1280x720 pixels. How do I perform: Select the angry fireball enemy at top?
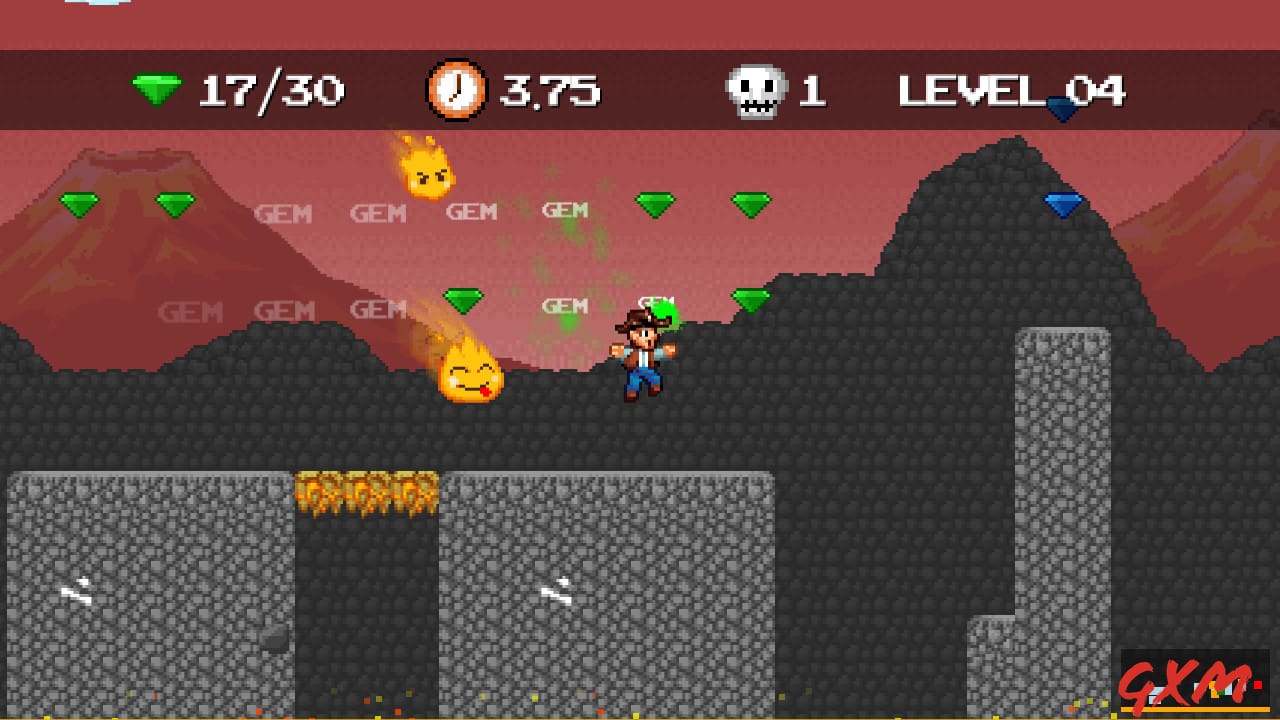[x=428, y=172]
